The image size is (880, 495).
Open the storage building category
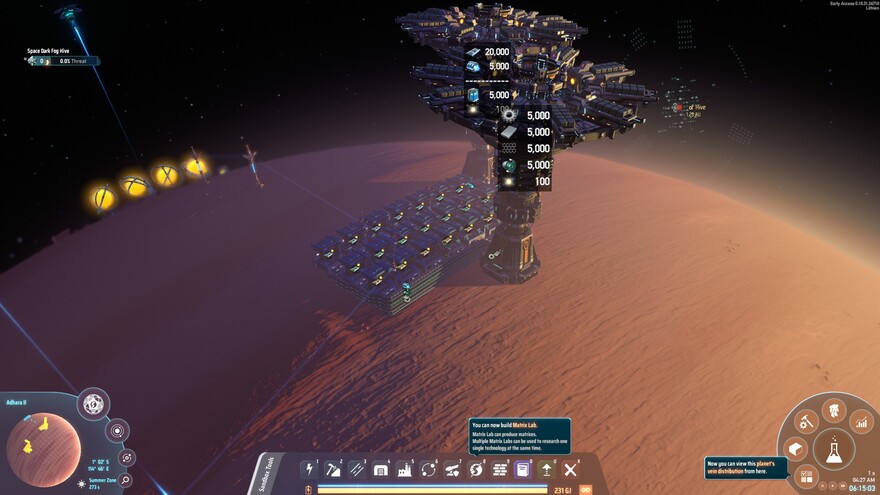381,469
